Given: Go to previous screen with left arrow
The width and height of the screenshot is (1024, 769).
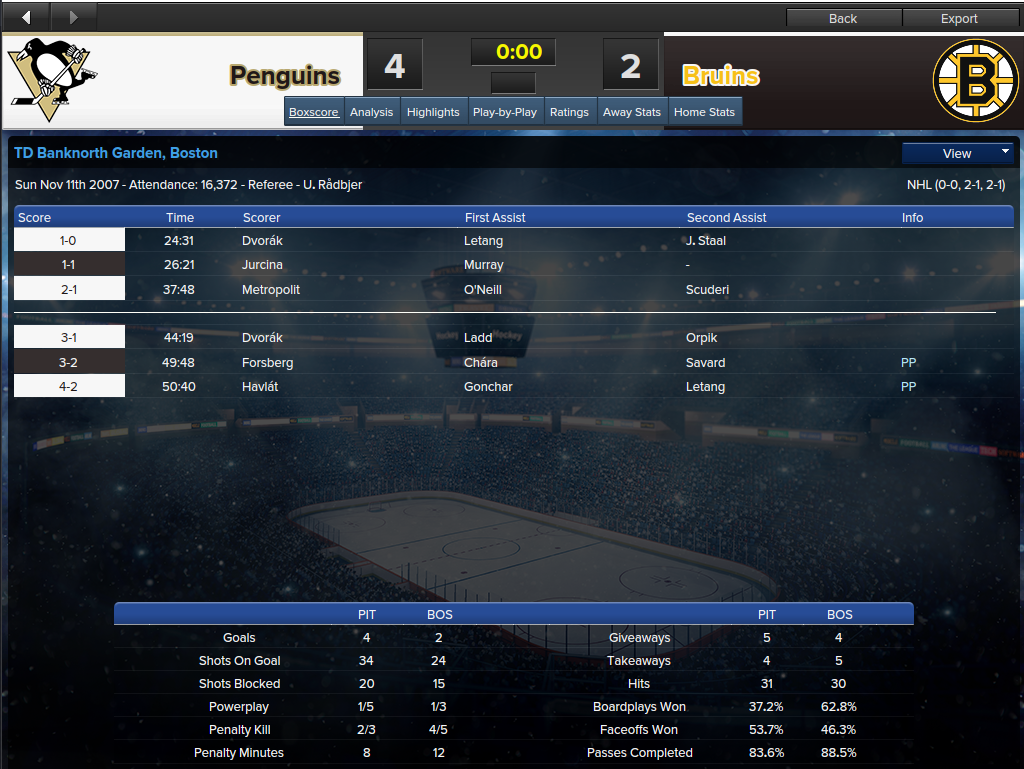Looking at the screenshot, I should pyautogui.click(x=25, y=16).
